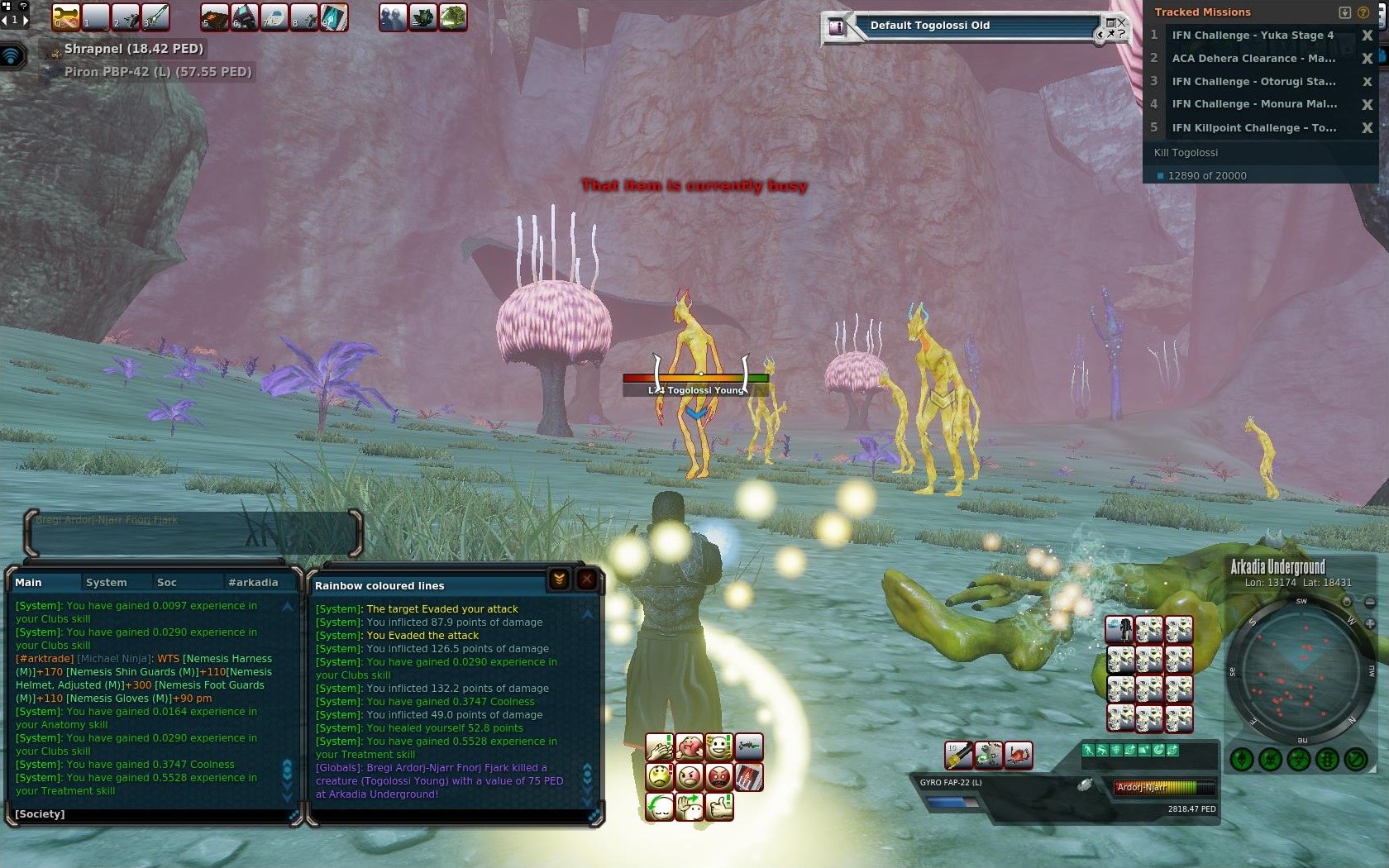Screen dimensions: 1389x868
Task: Switch to the Soc chat tab
Action: coord(166,582)
